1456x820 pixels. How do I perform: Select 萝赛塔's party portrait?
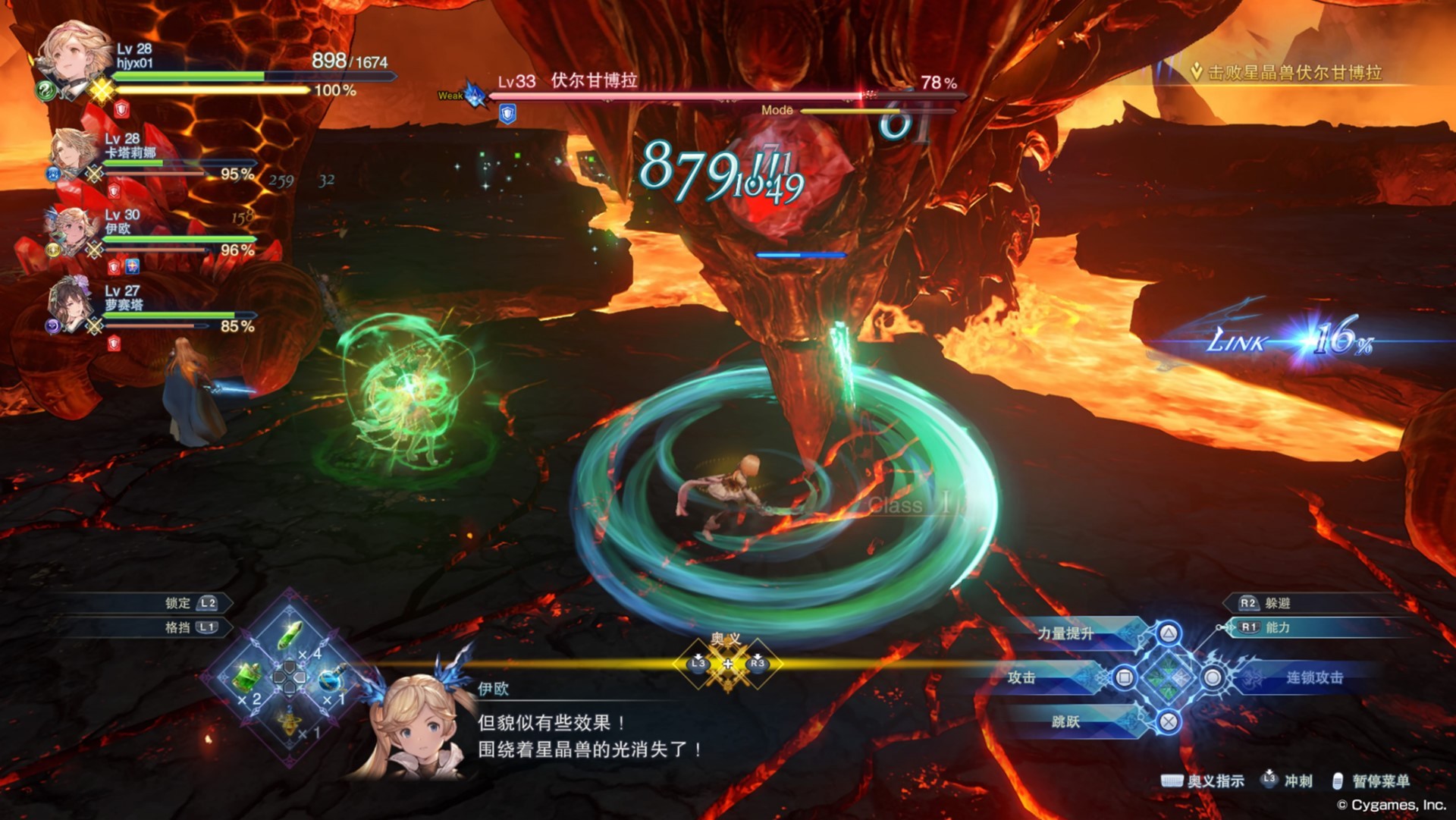71,303
